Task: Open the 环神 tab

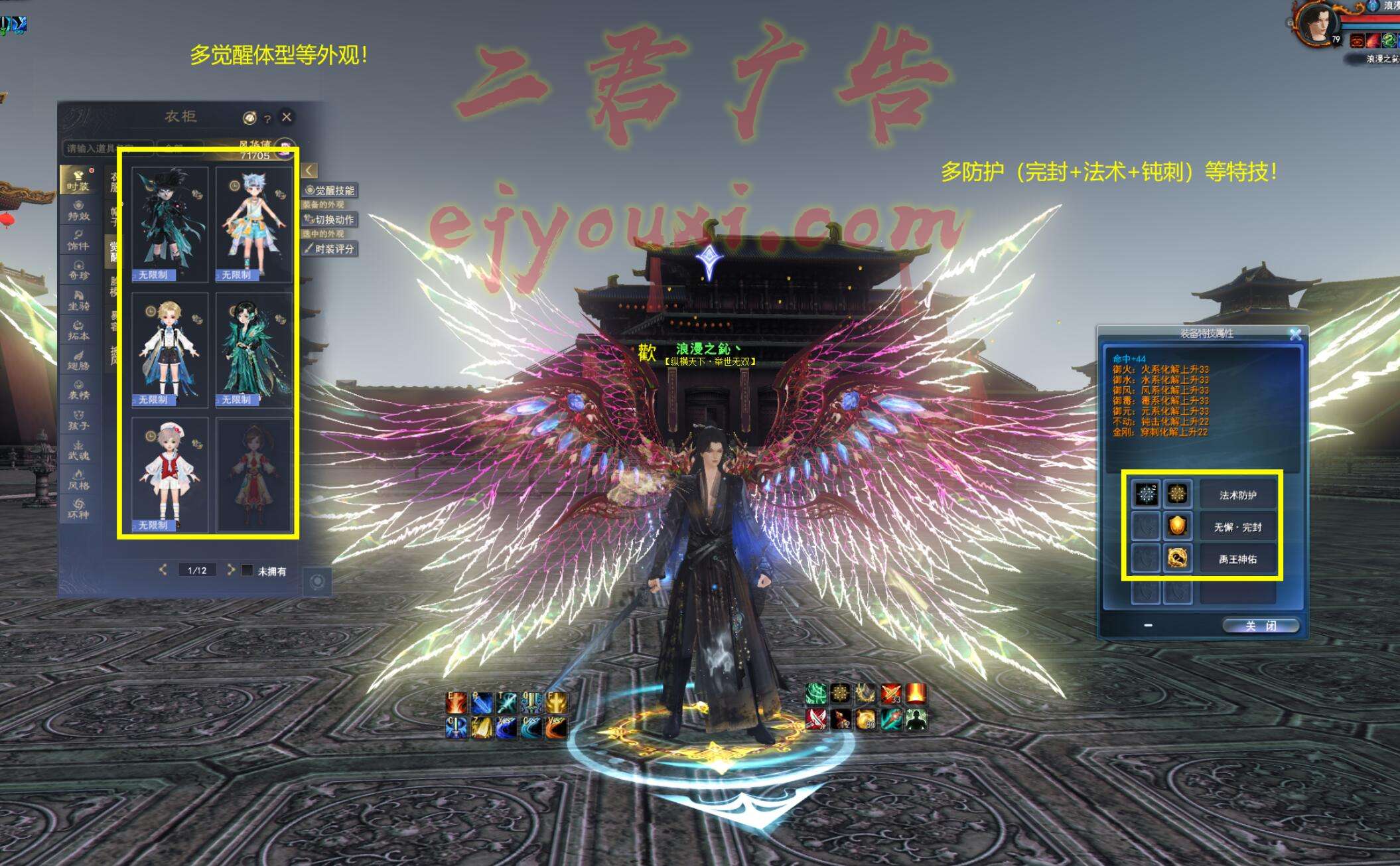Action: (78, 510)
